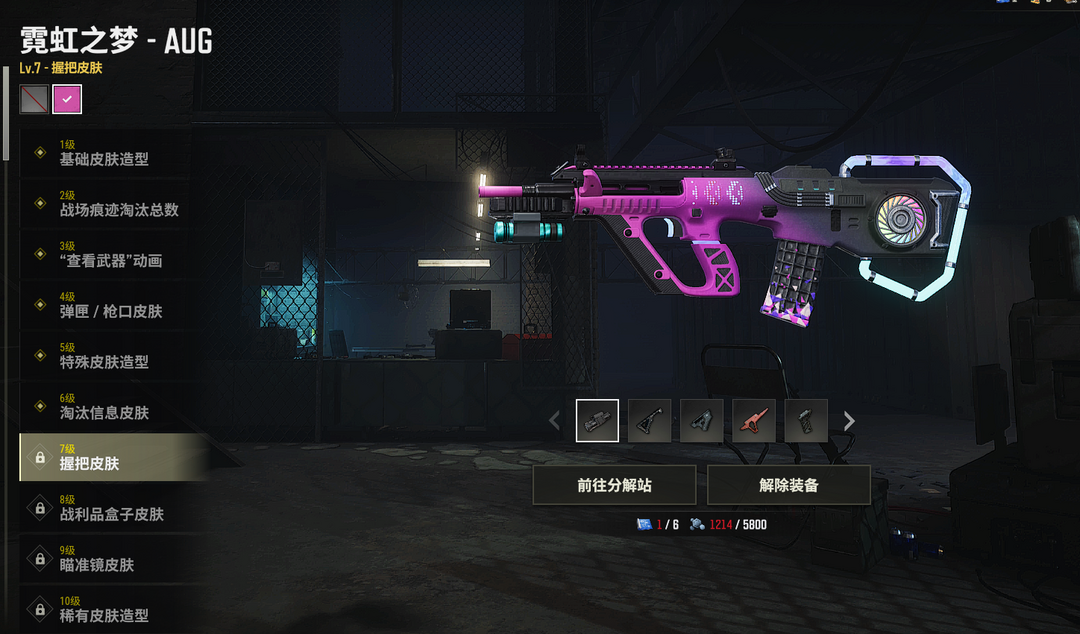Screen dimensions: 1080x634
Task: Choose the locked 10级 稀有皮肤造型 entry
Action: pos(104,610)
